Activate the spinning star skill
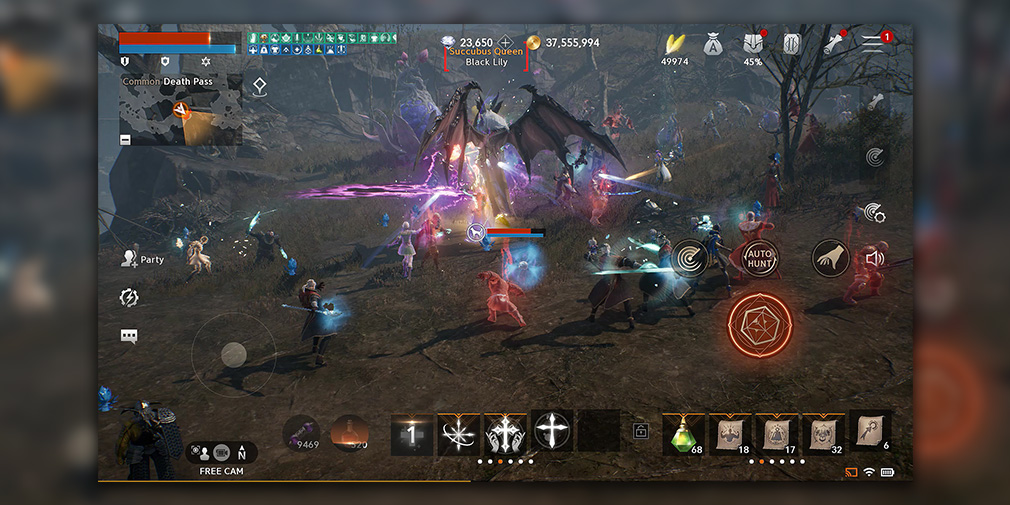This screenshot has height=505, width=1010. click(458, 433)
